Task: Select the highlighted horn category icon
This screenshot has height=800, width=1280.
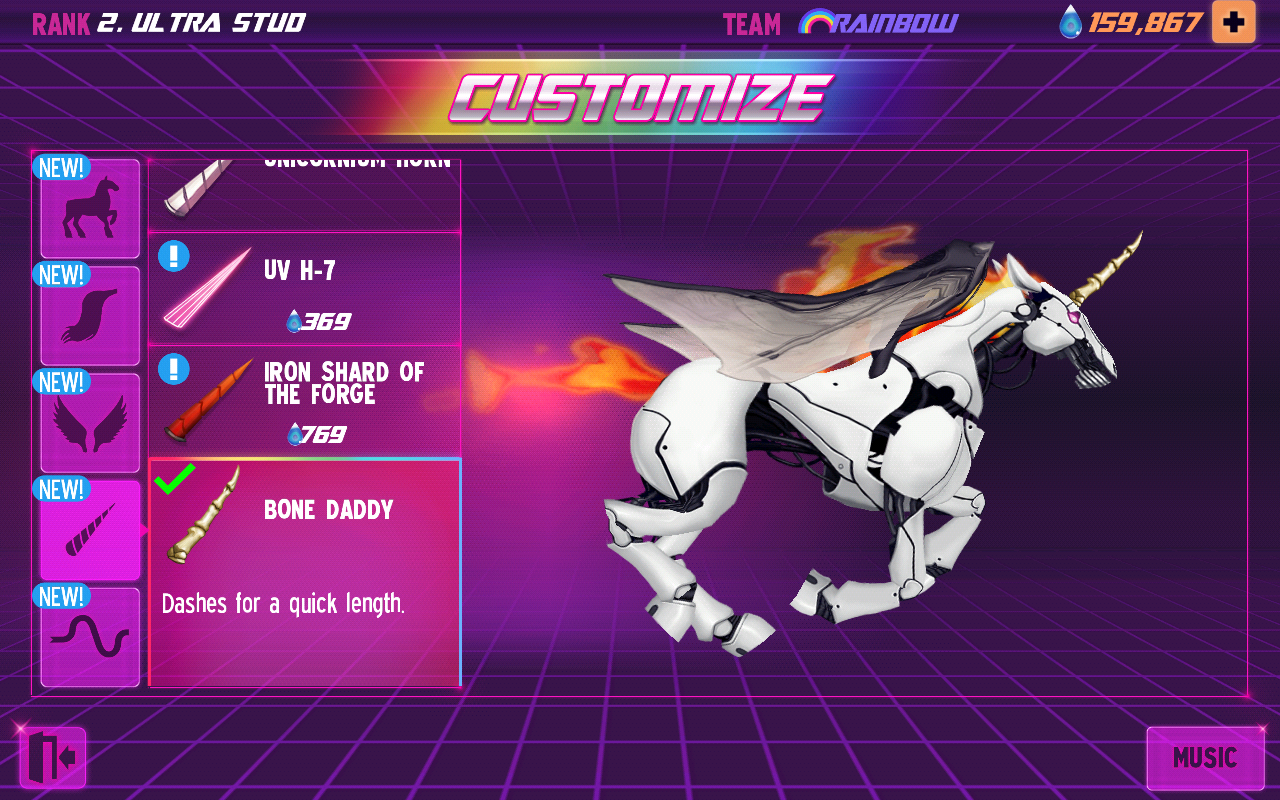Action: coord(89,528)
